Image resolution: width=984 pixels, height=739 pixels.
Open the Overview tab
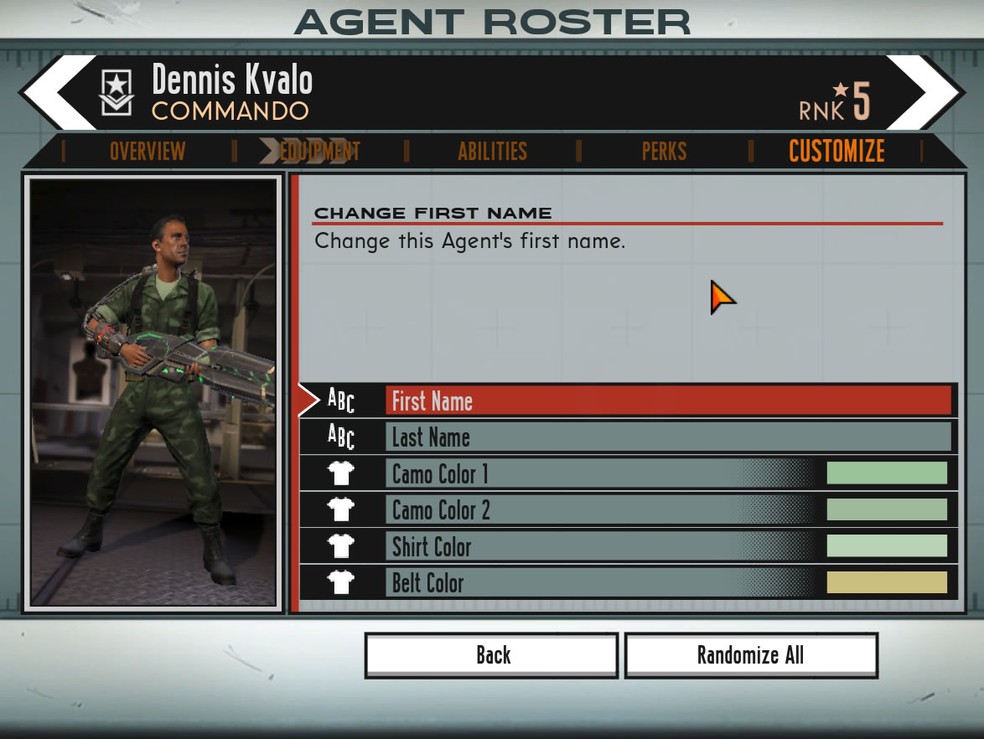tap(147, 151)
